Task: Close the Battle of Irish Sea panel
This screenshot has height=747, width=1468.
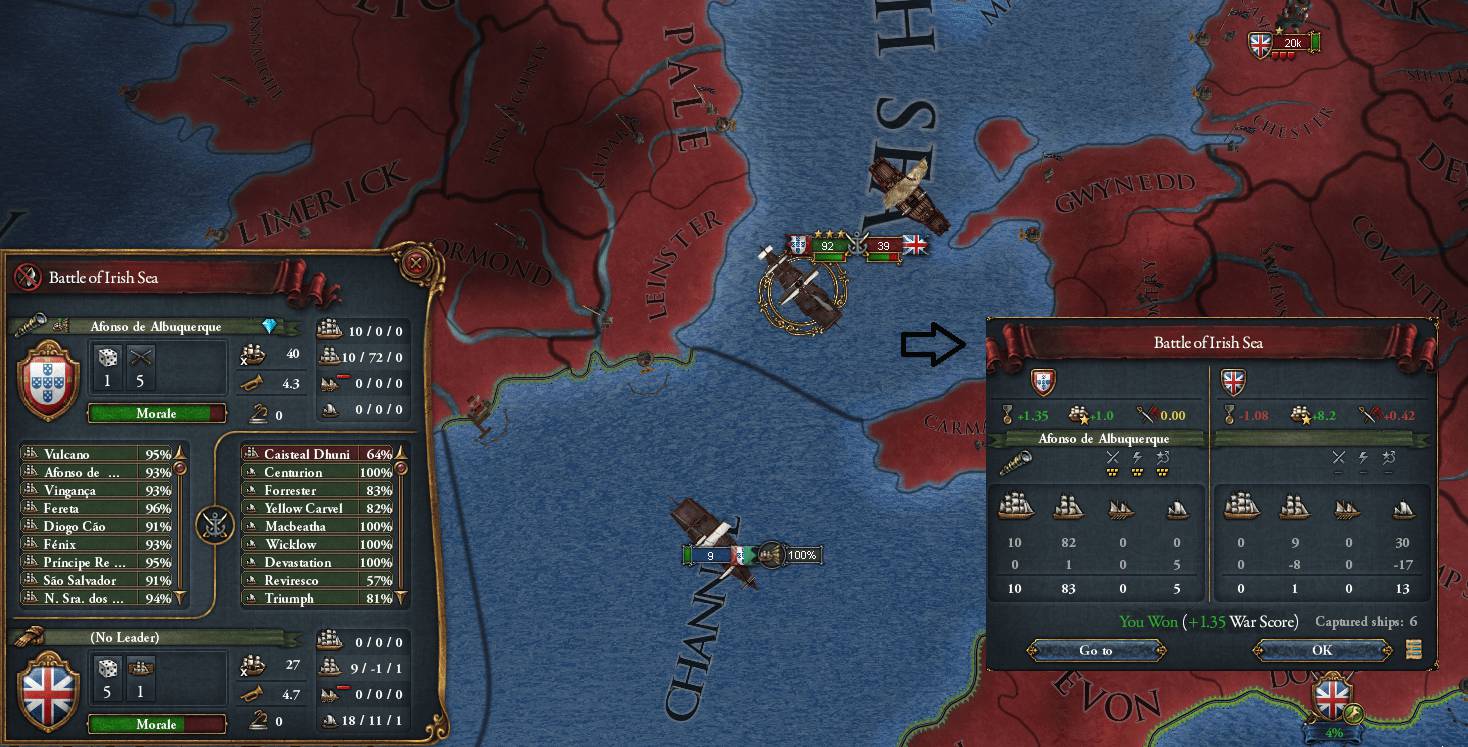Action: click(415, 265)
